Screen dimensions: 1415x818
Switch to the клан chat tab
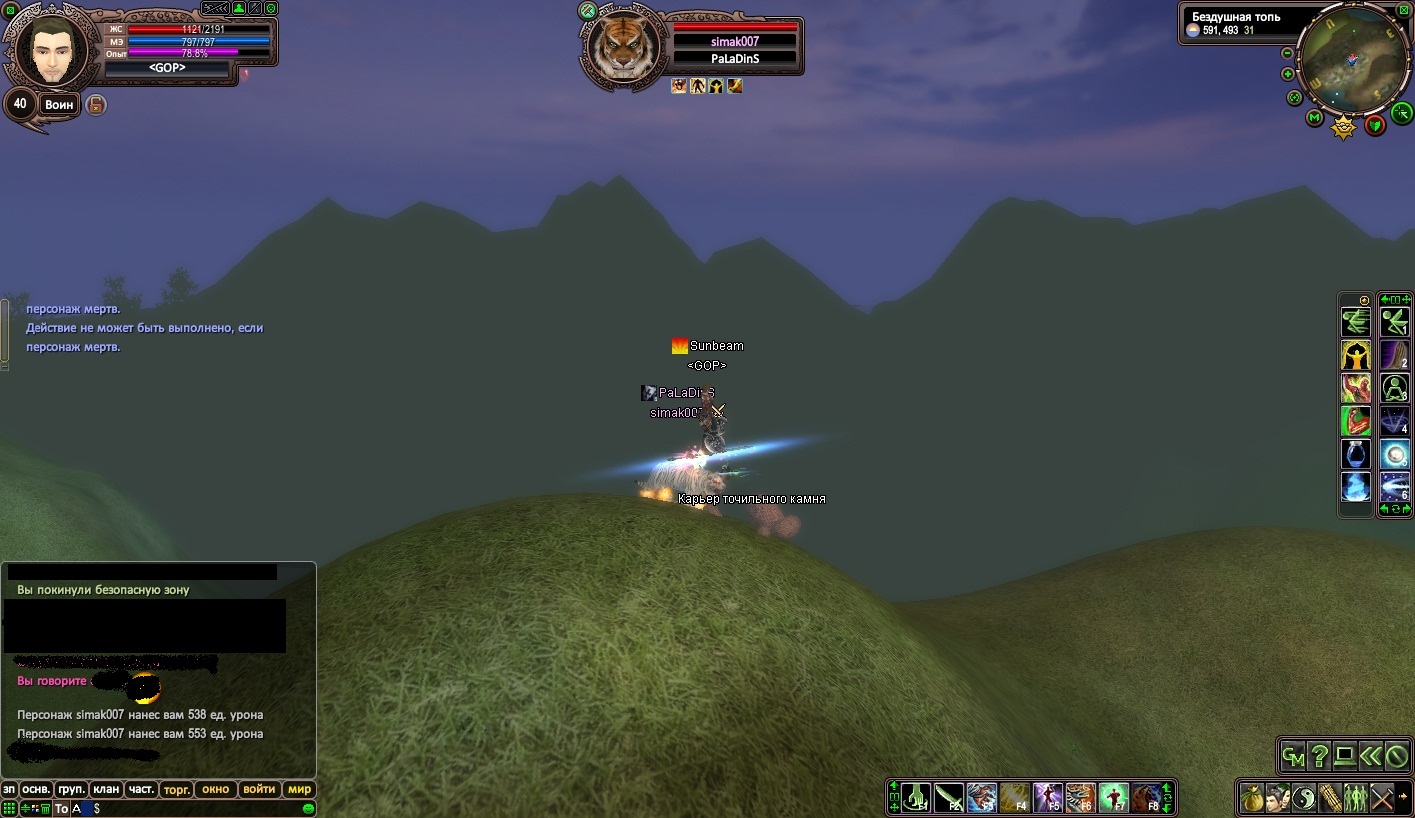pyautogui.click(x=107, y=789)
